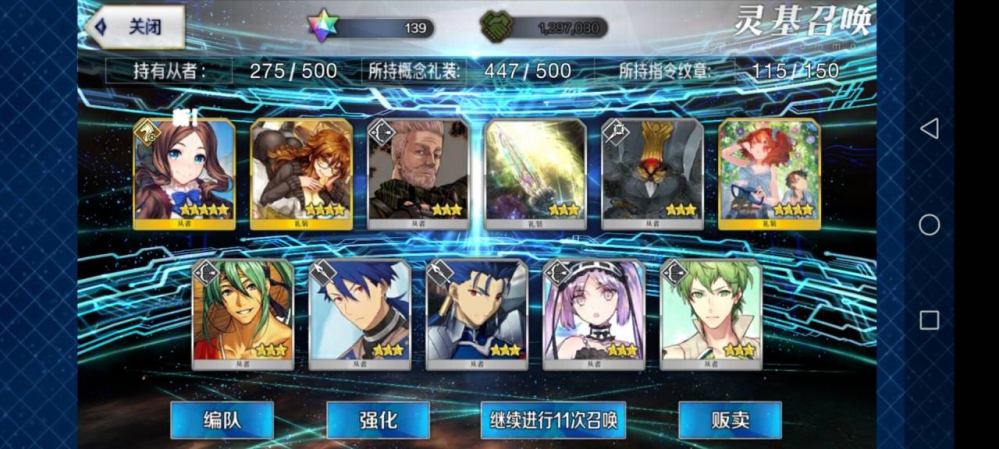Screen dimensions: 999x449
Task: Open the 编队 party formation button
Action: click(221, 420)
